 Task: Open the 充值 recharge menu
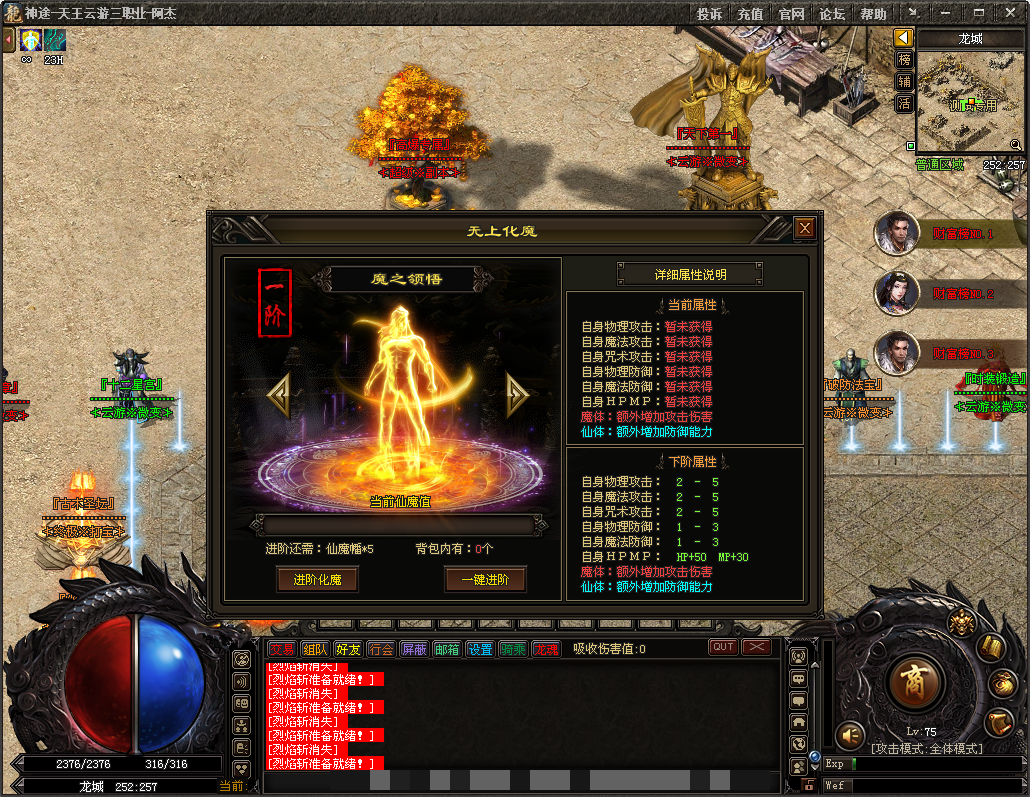pyautogui.click(x=750, y=14)
